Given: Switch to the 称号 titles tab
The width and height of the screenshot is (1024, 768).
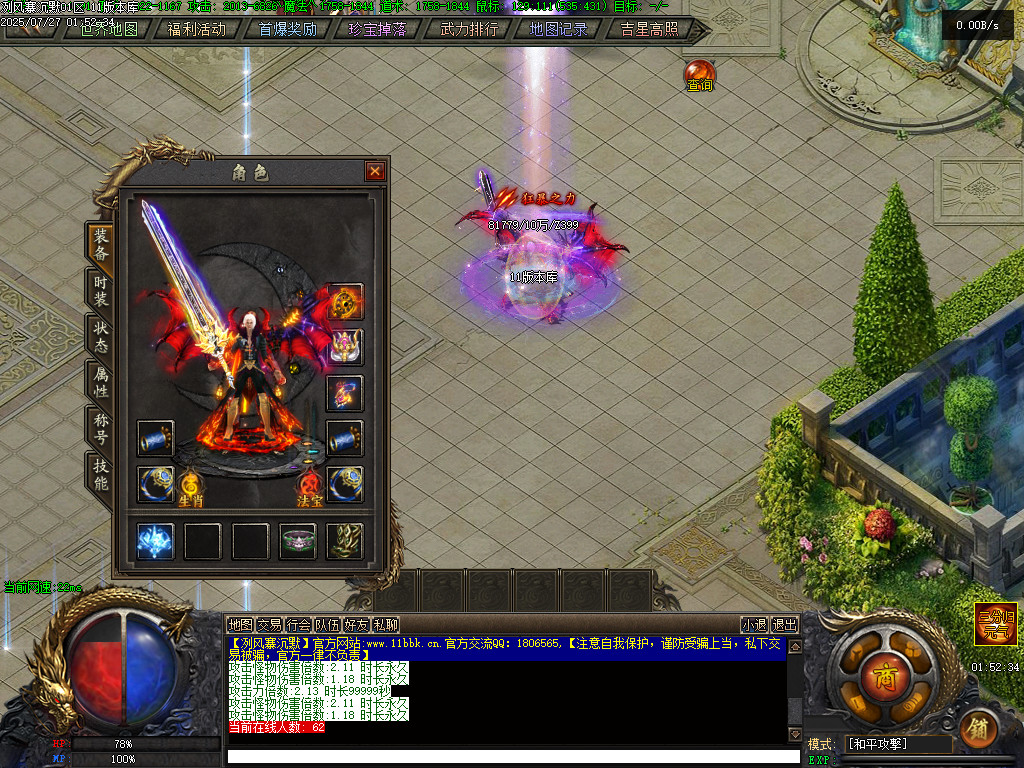Looking at the screenshot, I should pyautogui.click(x=101, y=427).
